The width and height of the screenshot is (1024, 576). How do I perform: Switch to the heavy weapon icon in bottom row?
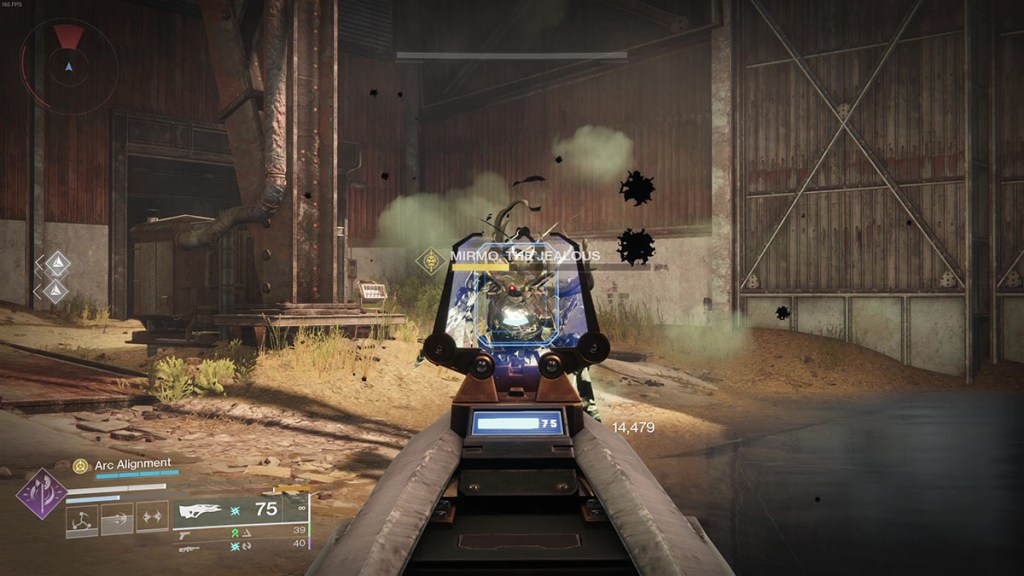coord(187,548)
